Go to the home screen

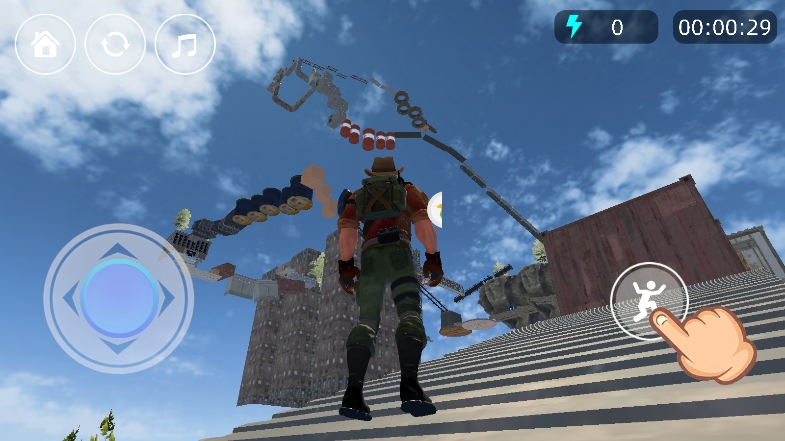[x=45, y=44]
